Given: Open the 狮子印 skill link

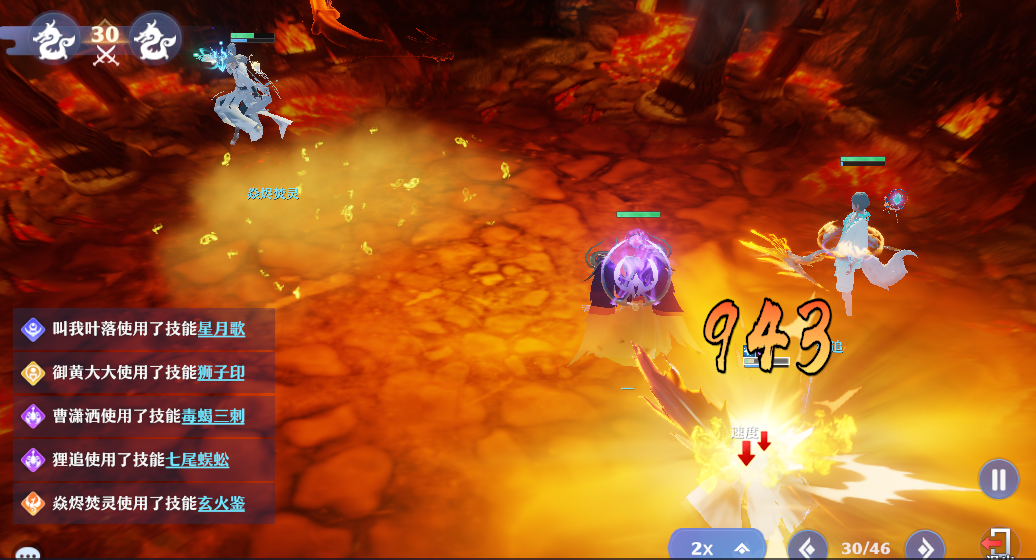Looking at the screenshot, I should click(221, 372).
